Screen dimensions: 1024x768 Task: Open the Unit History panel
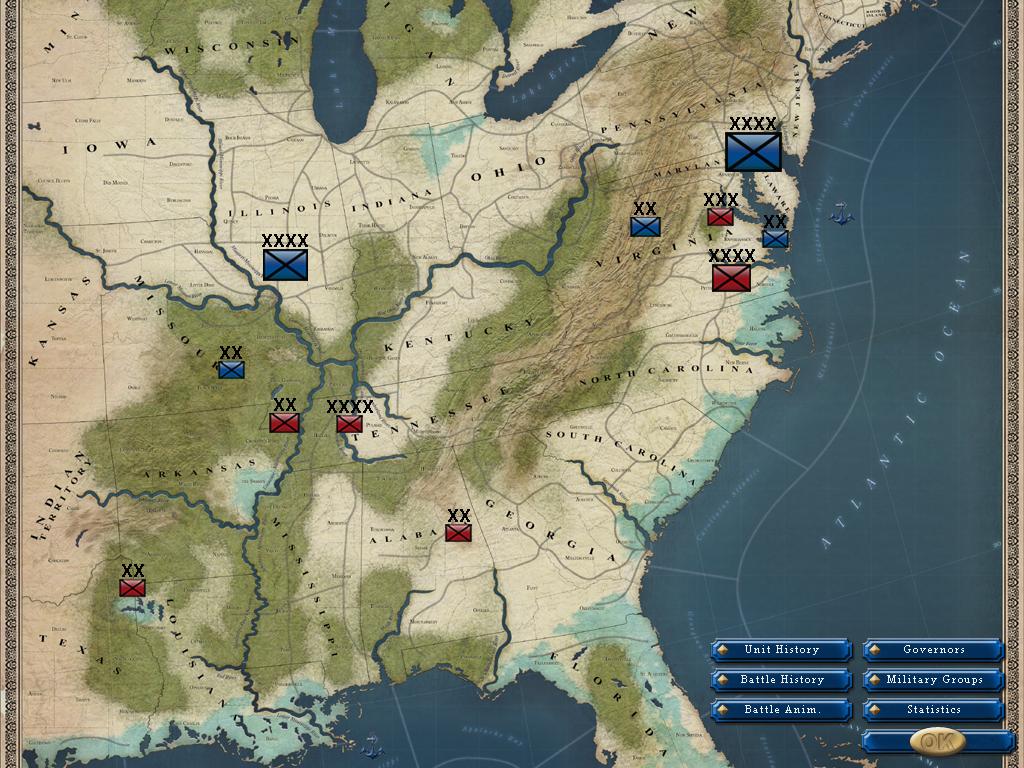click(x=781, y=650)
